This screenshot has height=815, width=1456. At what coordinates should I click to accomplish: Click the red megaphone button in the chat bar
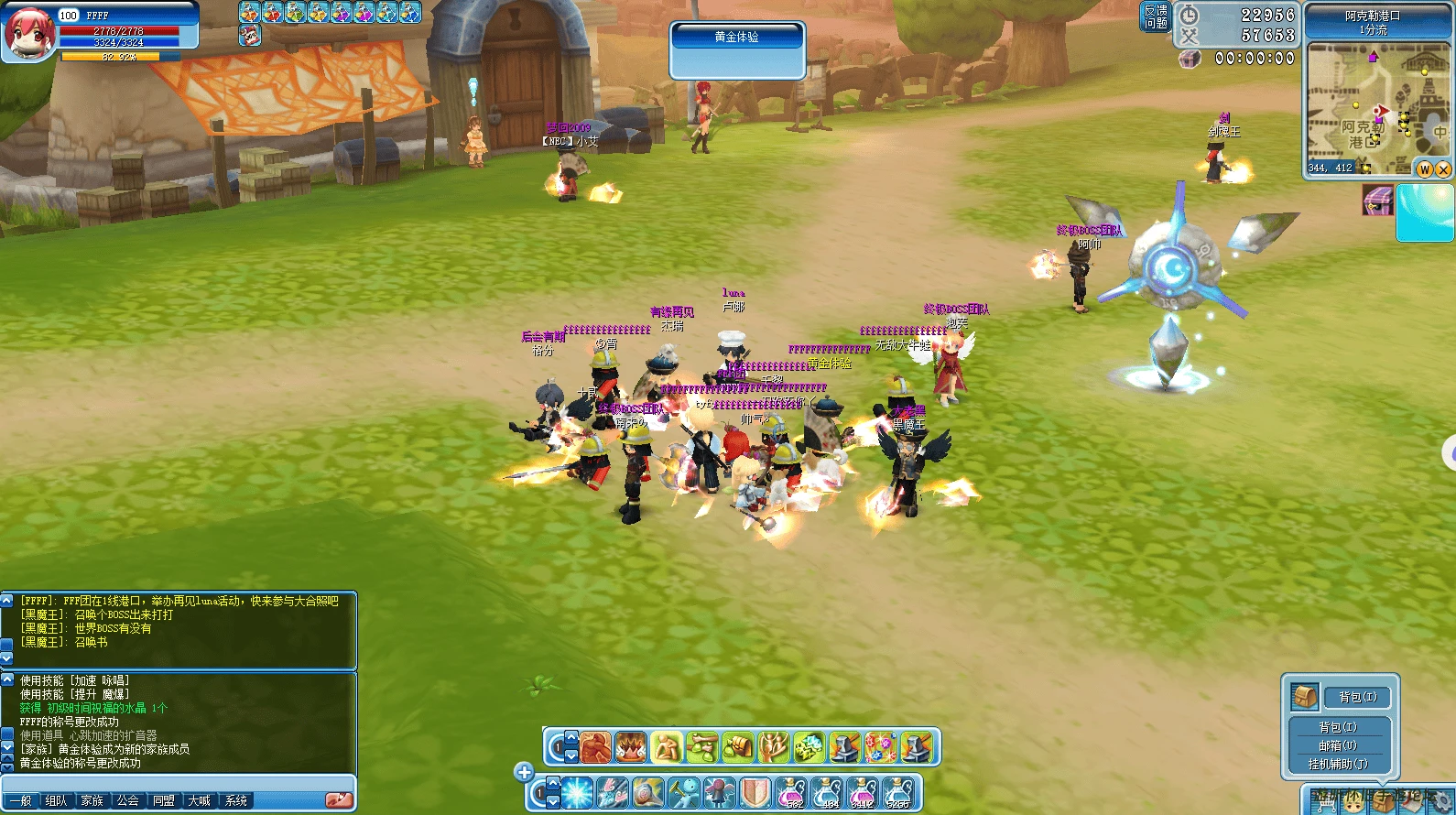point(339,799)
